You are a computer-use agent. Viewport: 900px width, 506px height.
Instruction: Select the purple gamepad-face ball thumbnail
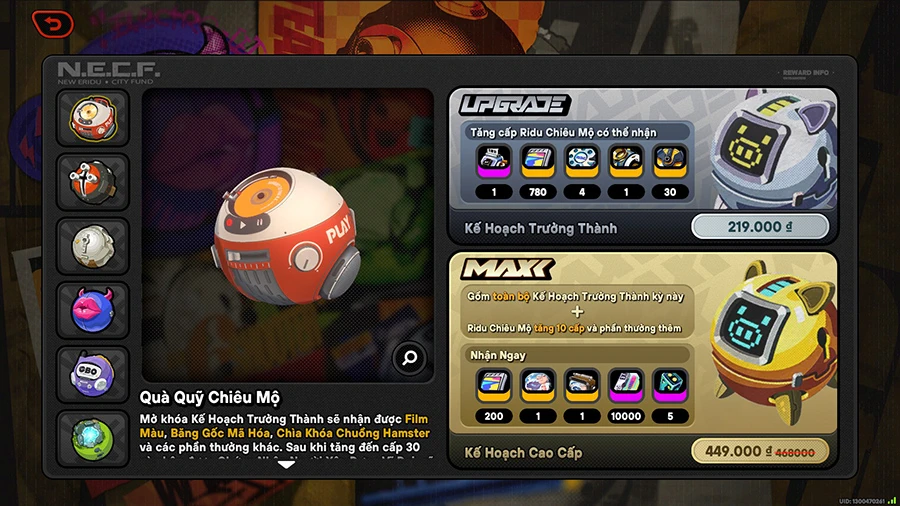coord(92,374)
